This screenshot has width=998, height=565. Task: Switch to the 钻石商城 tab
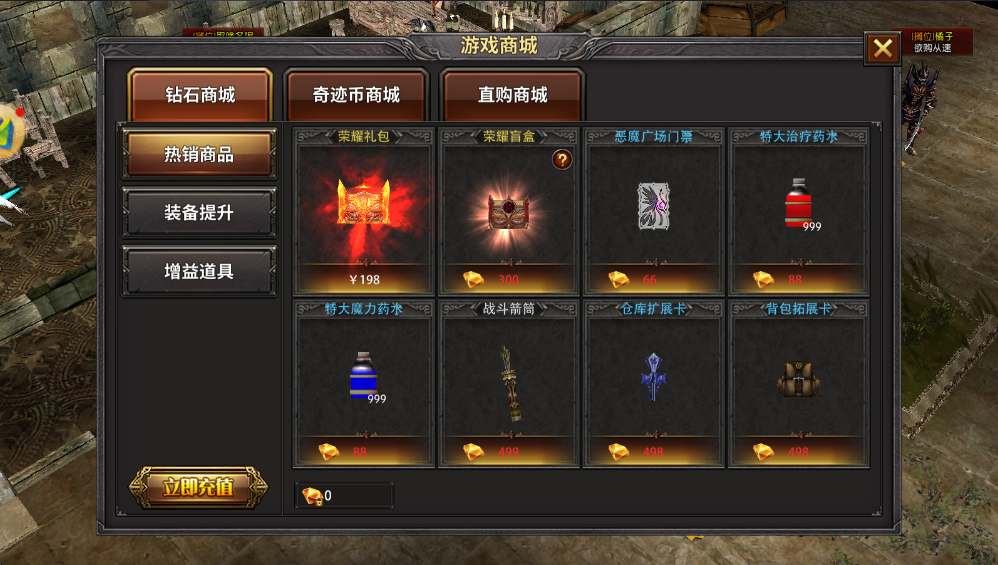point(200,96)
